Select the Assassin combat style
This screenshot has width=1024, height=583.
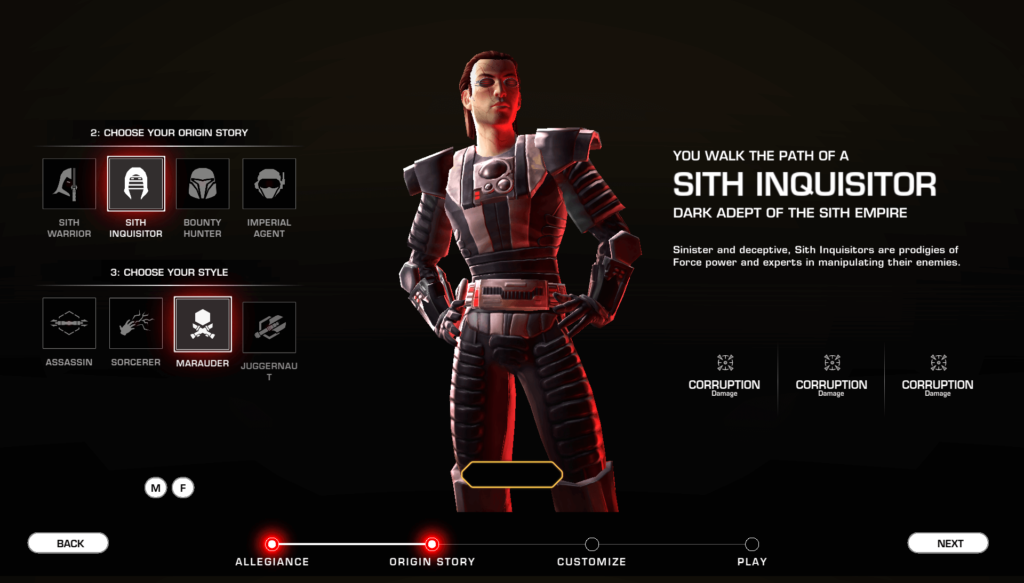click(69, 324)
